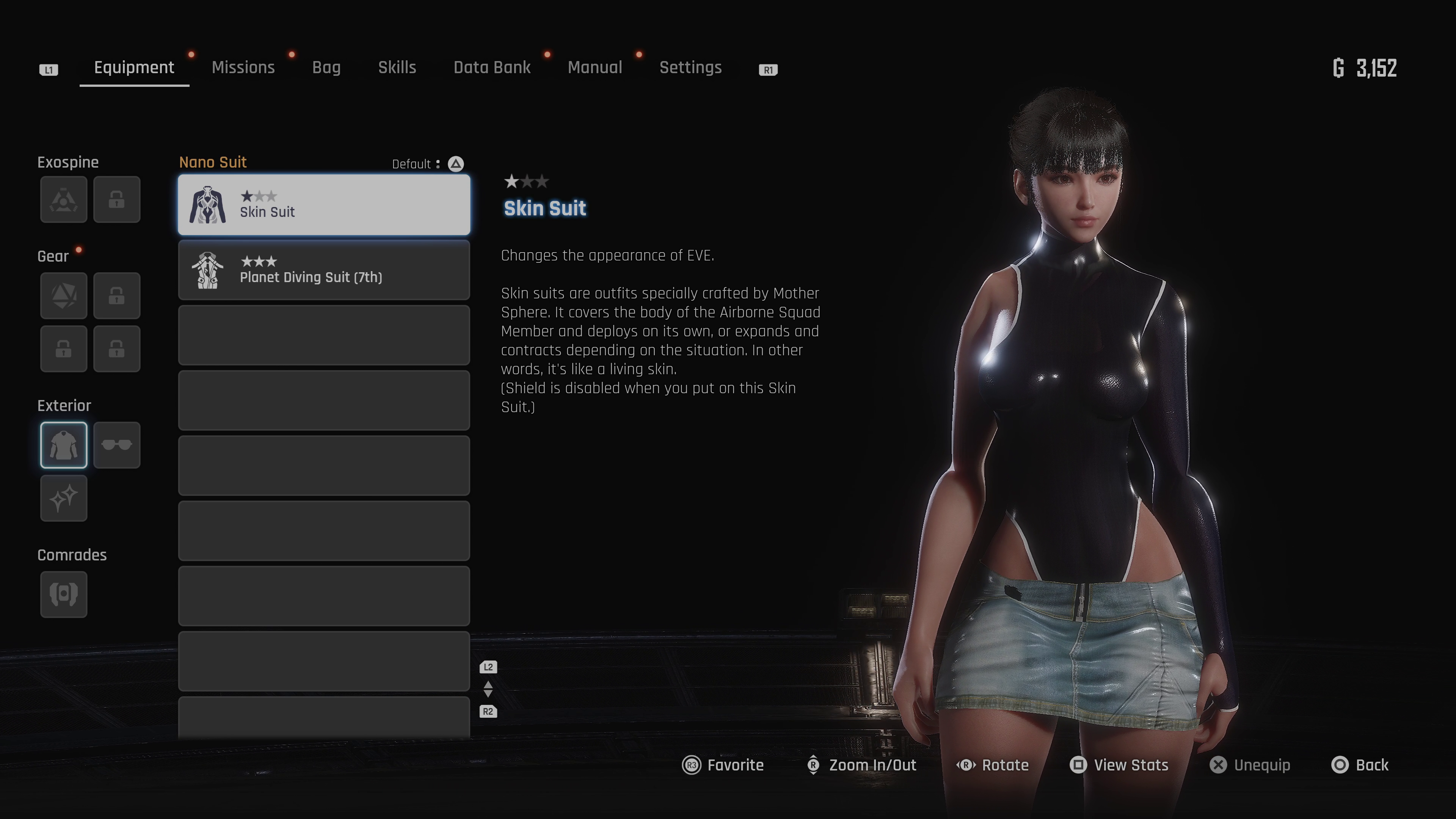Screen dimensions: 1456x819
Task: Open the unlocked Gear slot
Action: point(64,296)
